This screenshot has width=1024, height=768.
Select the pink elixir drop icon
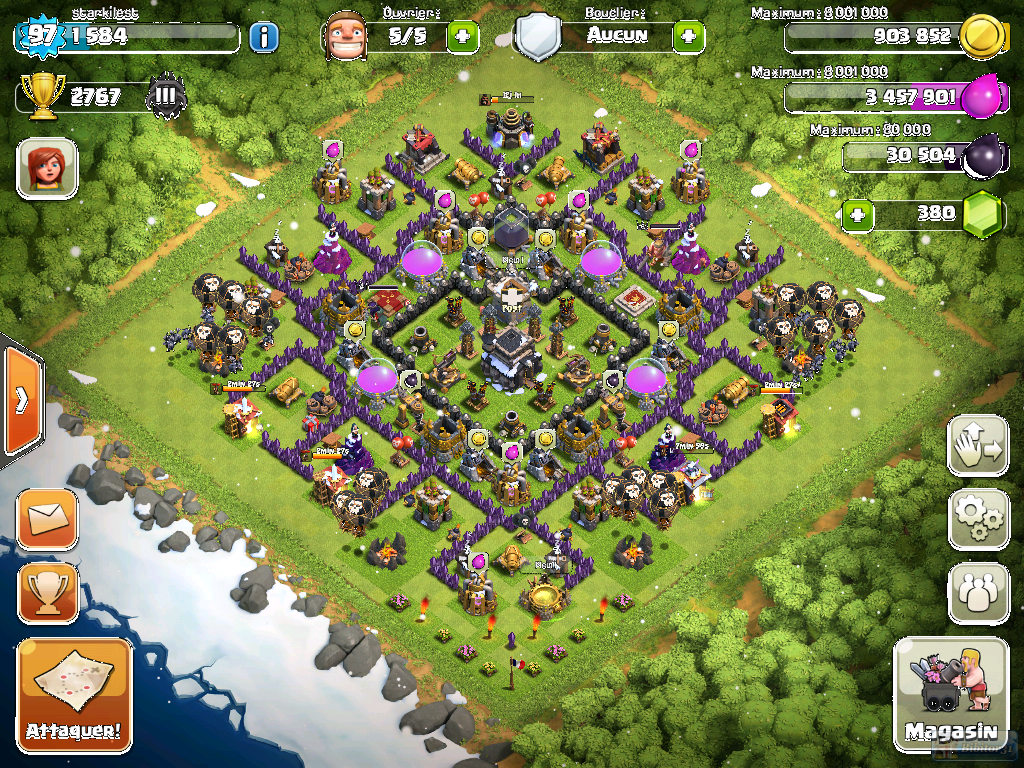[x=981, y=97]
